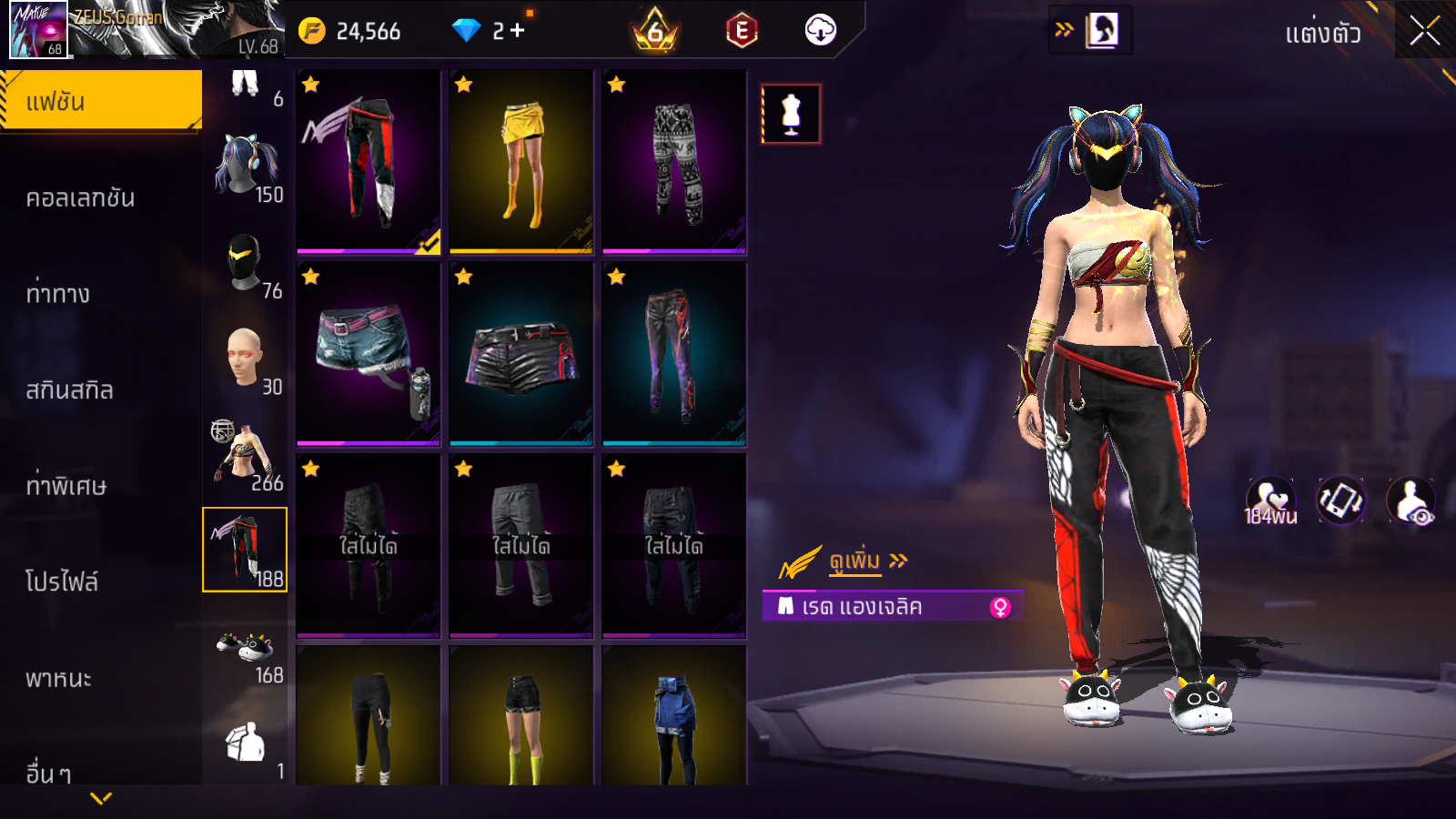Equip the yellow skirt bottom
The width and height of the screenshot is (1456, 819).
(x=521, y=162)
